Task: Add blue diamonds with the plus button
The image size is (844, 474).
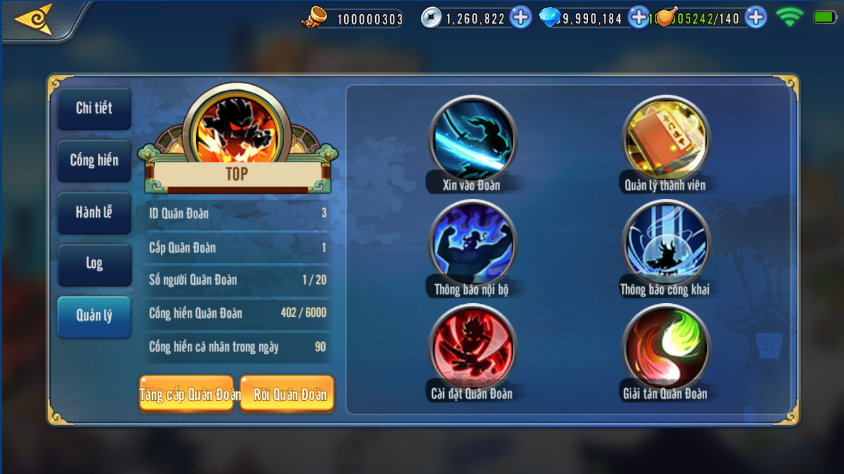Action: 639,17
